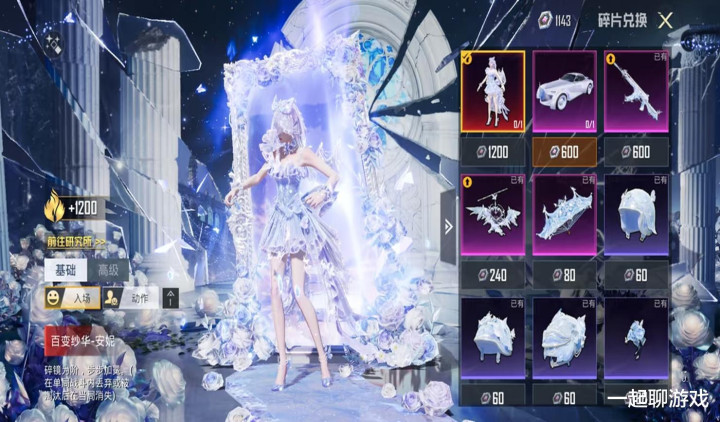This screenshot has width=720, height=422.
Task: Redeem the car using the 600 button
Action: (564, 151)
